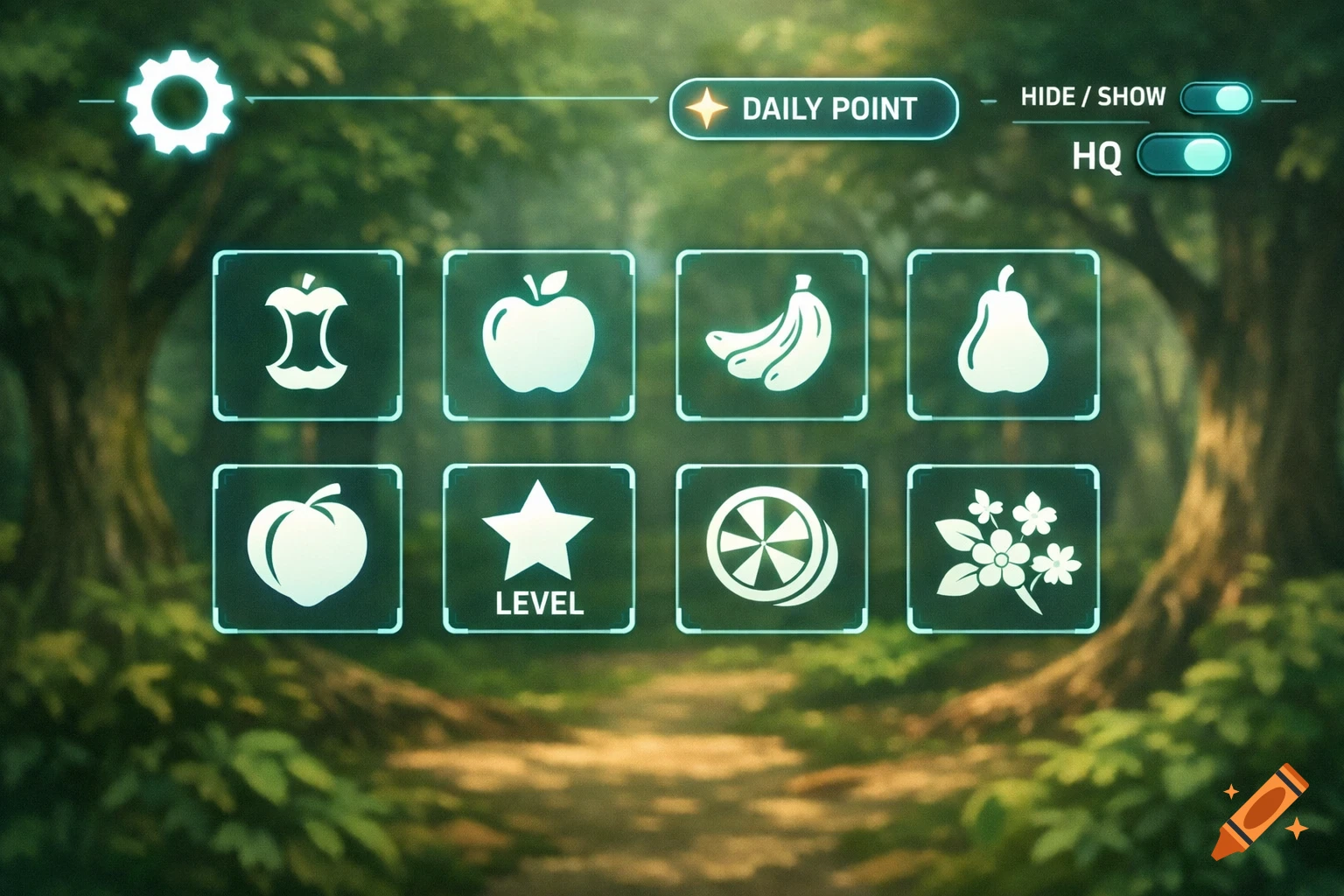Click the sparkle star inside the DAILY POINT button
Image resolution: width=1344 pixels, height=896 pixels.
pos(705,108)
